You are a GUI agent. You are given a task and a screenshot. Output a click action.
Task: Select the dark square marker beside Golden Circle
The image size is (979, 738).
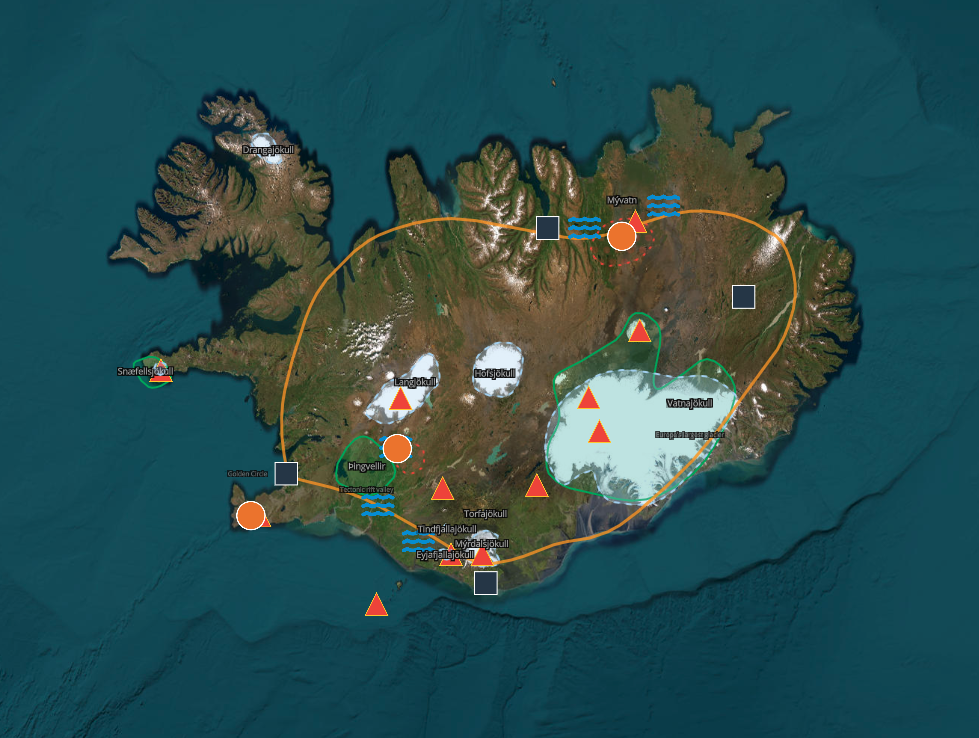point(286,474)
